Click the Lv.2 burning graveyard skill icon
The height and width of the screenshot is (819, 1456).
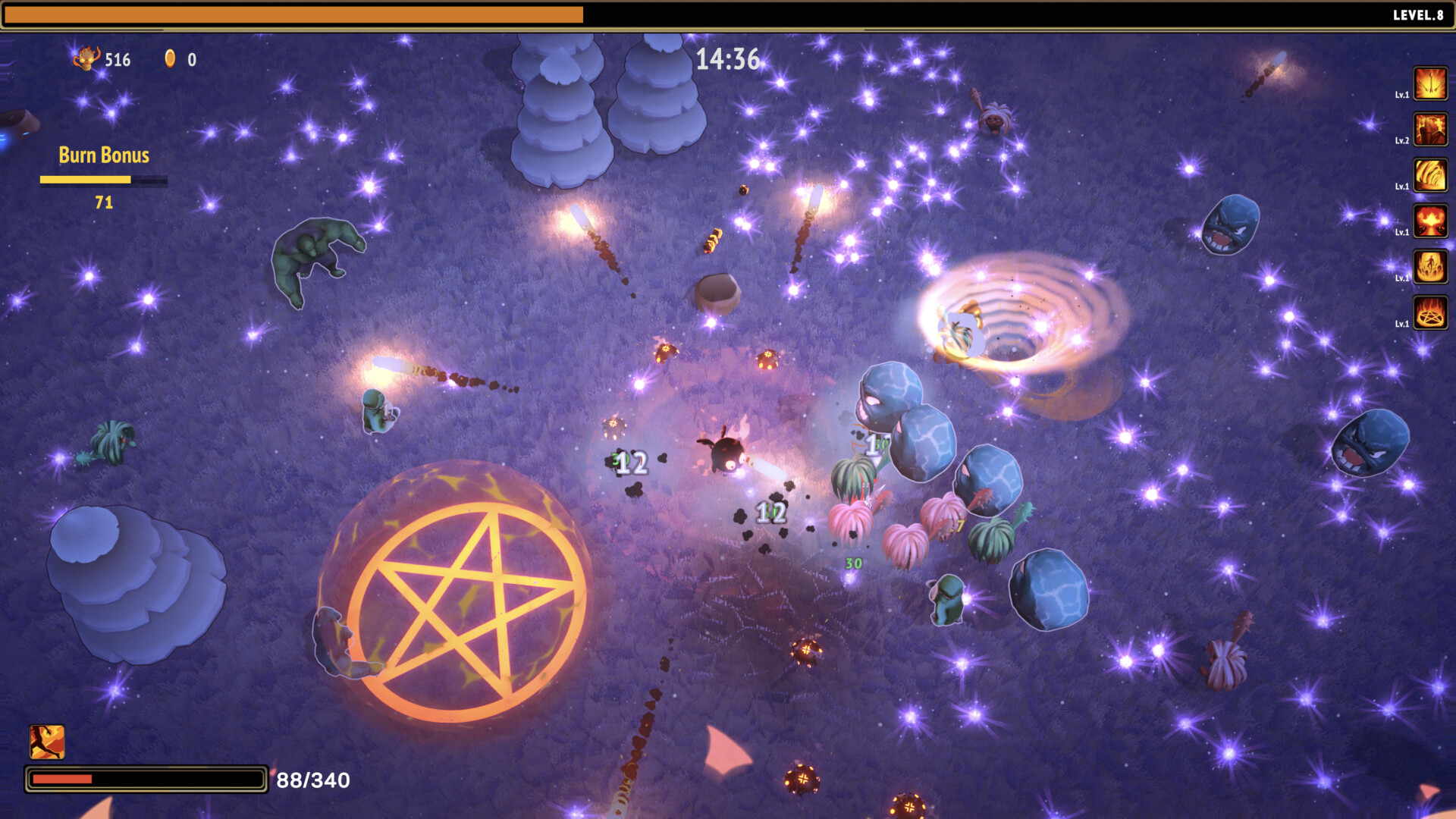[x=1430, y=127]
